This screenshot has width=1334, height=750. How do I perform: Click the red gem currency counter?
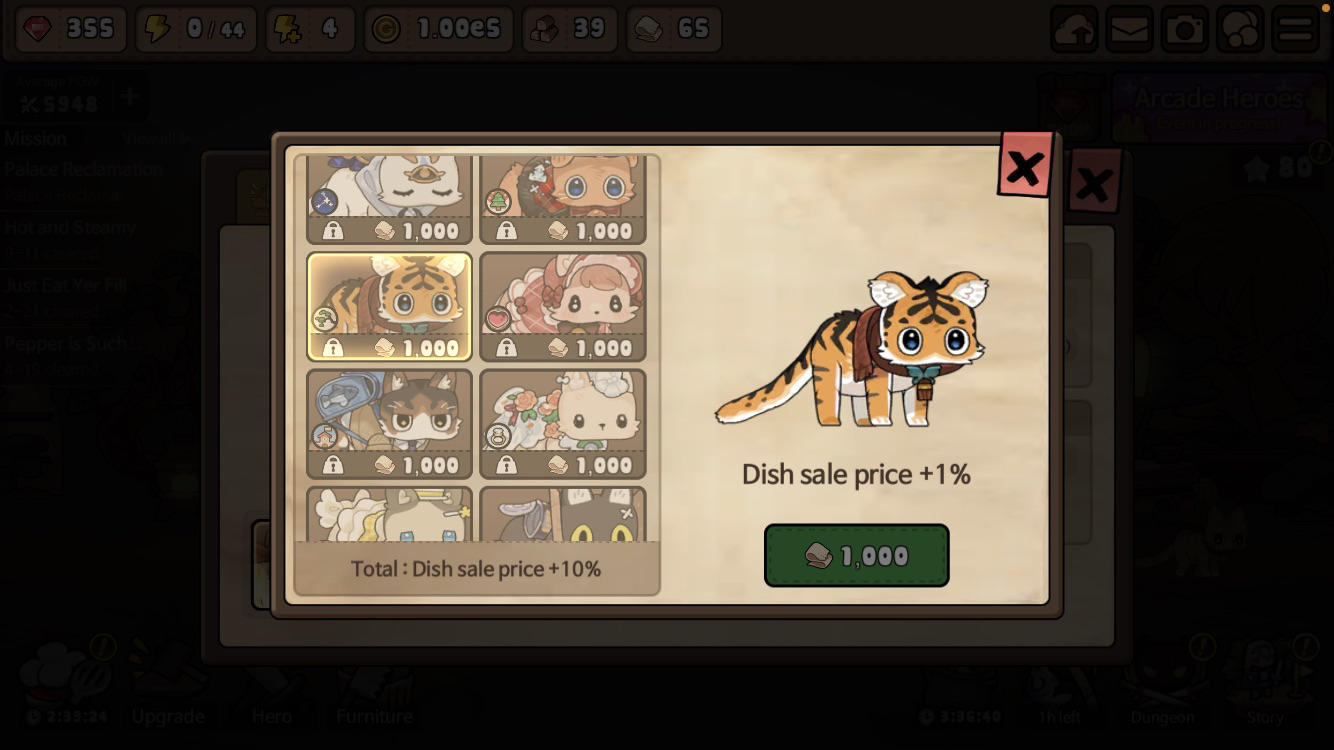point(68,29)
